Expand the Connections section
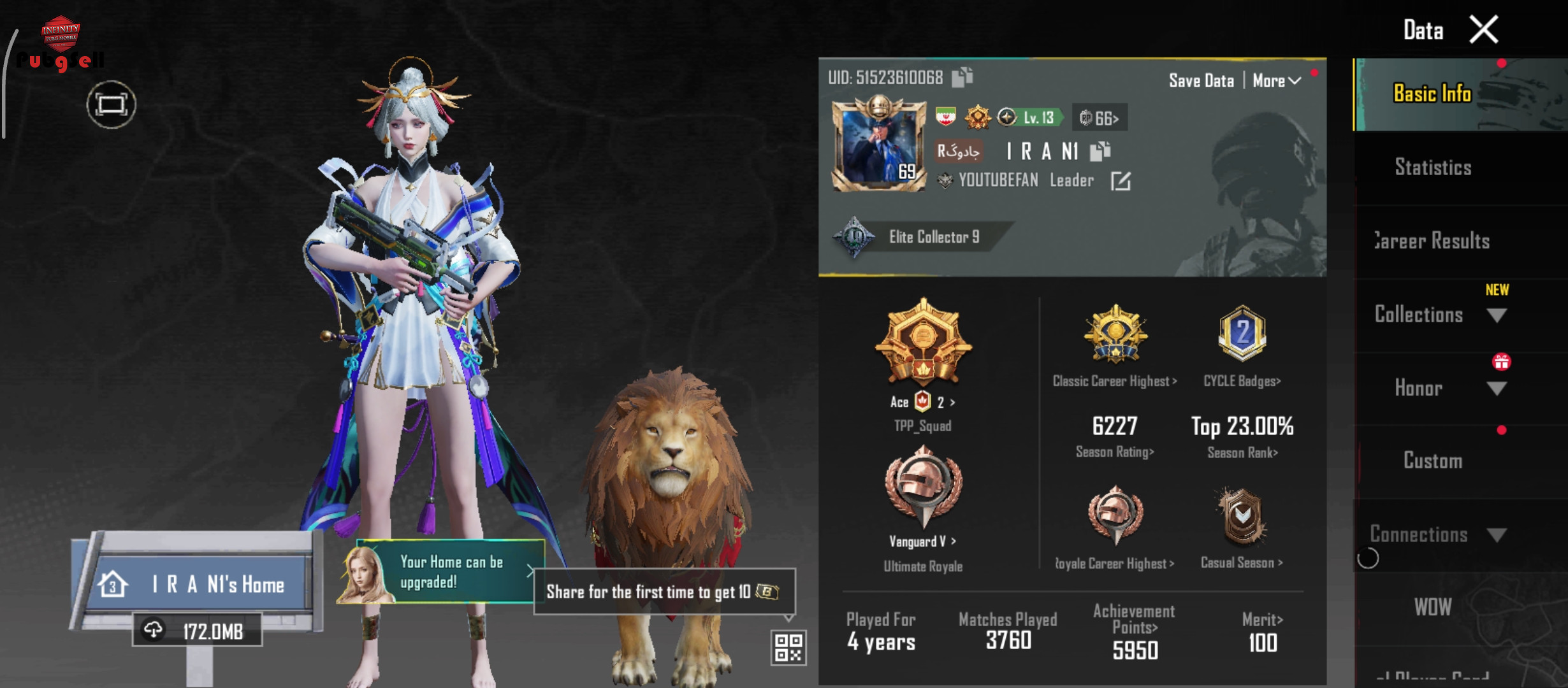The width and height of the screenshot is (1568, 688). pyautogui.click(x=1496, y=535)
